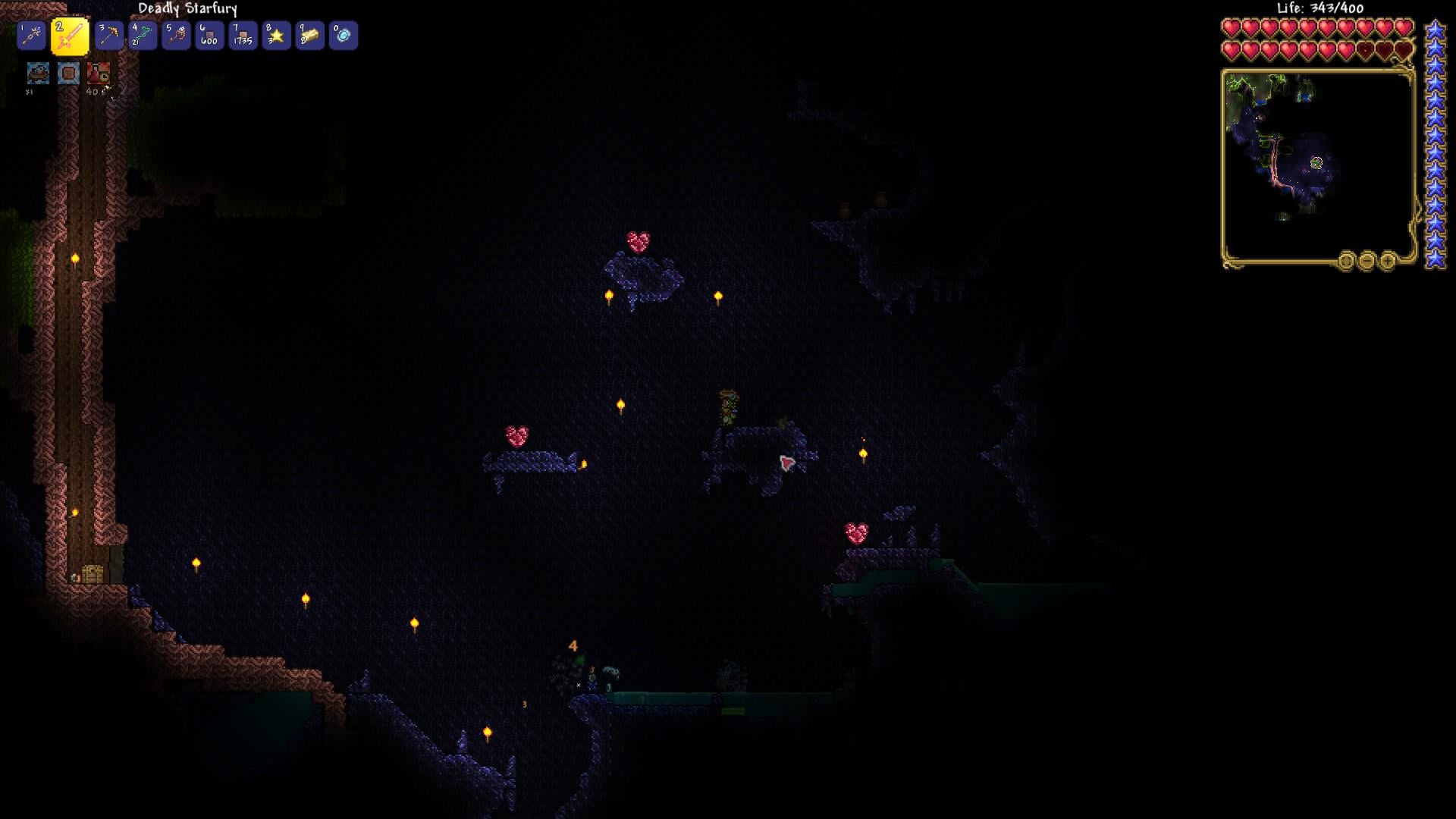Click the potion sickness debuff icon
This screenshot has height=819, width=1456.
click(x=99, y=73)
